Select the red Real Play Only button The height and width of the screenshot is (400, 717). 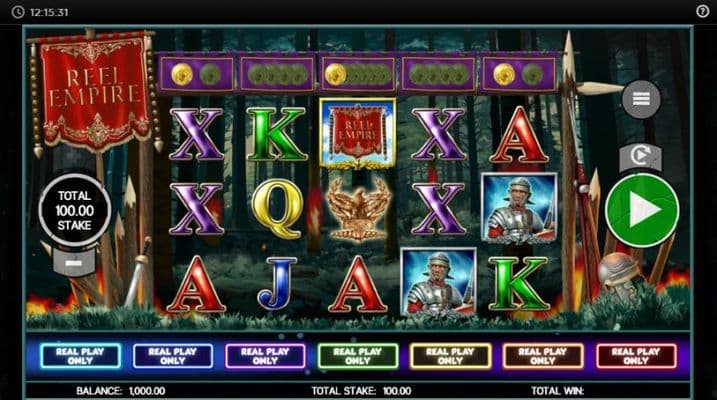pos(636,356)
